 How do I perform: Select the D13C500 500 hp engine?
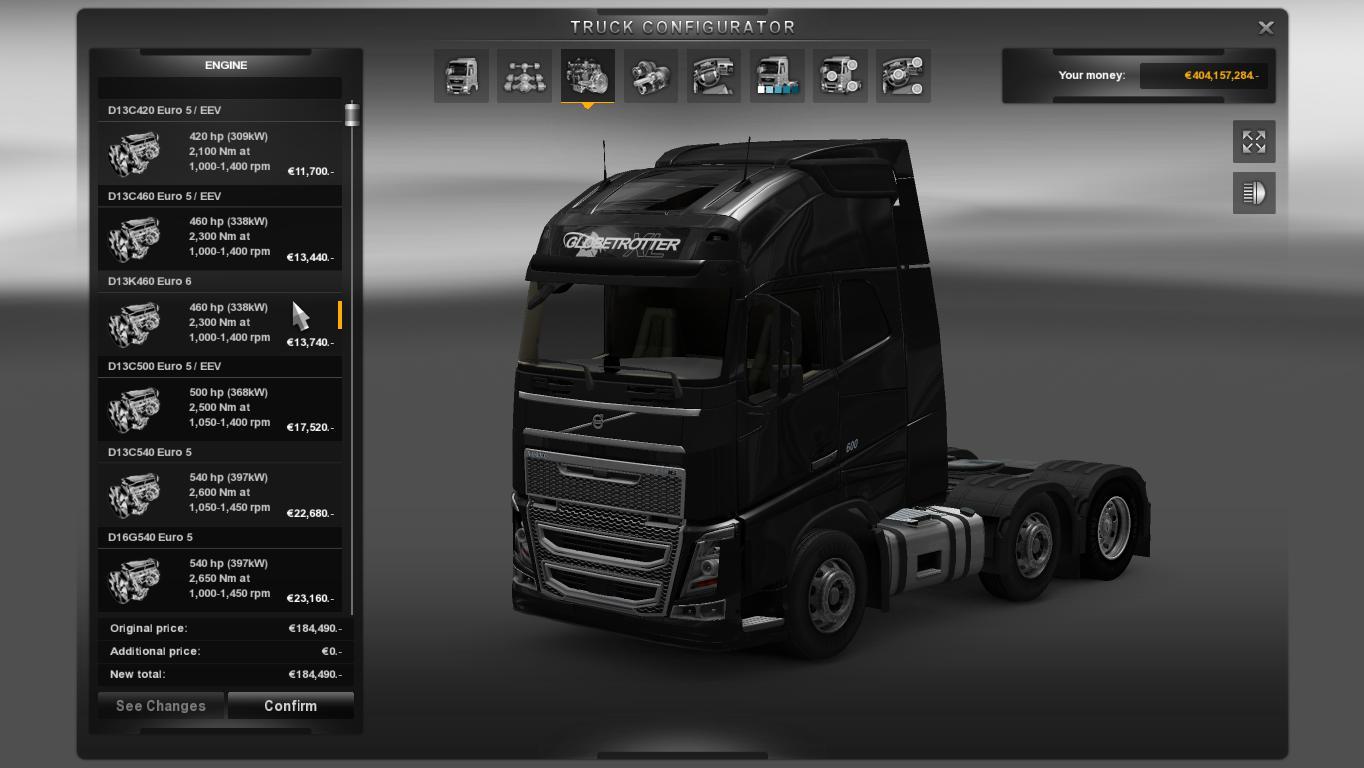tap(220, 408)
